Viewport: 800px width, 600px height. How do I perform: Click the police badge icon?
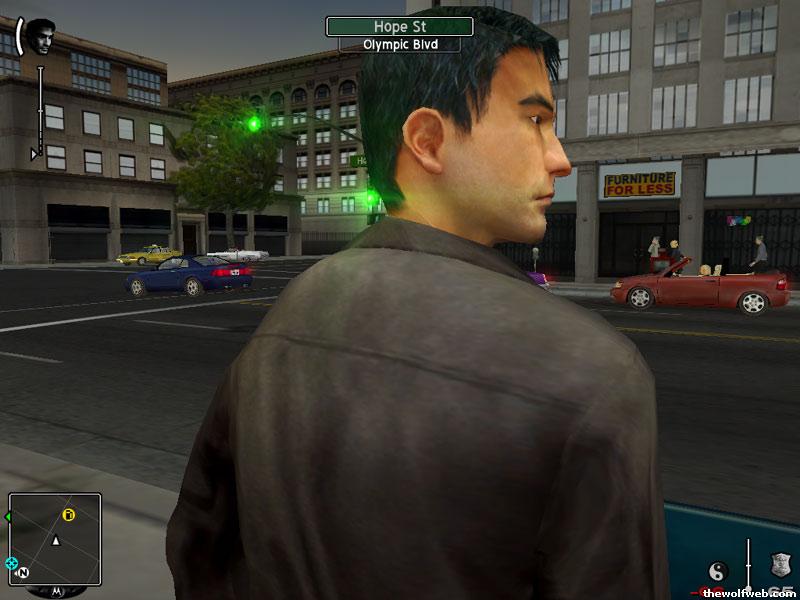780,566
